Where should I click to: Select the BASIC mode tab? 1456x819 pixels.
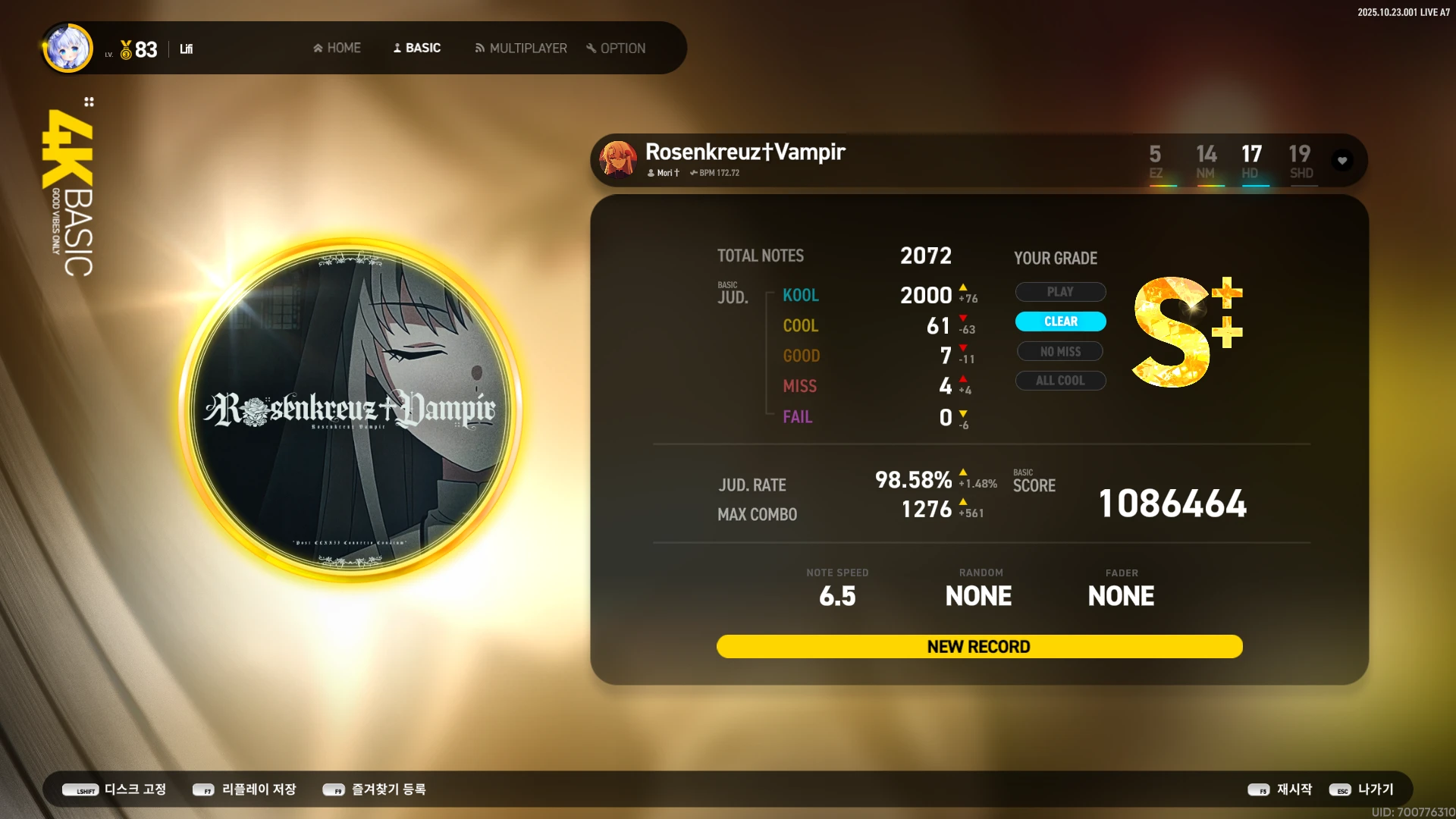pyautogui.click(x=417, y=48)
